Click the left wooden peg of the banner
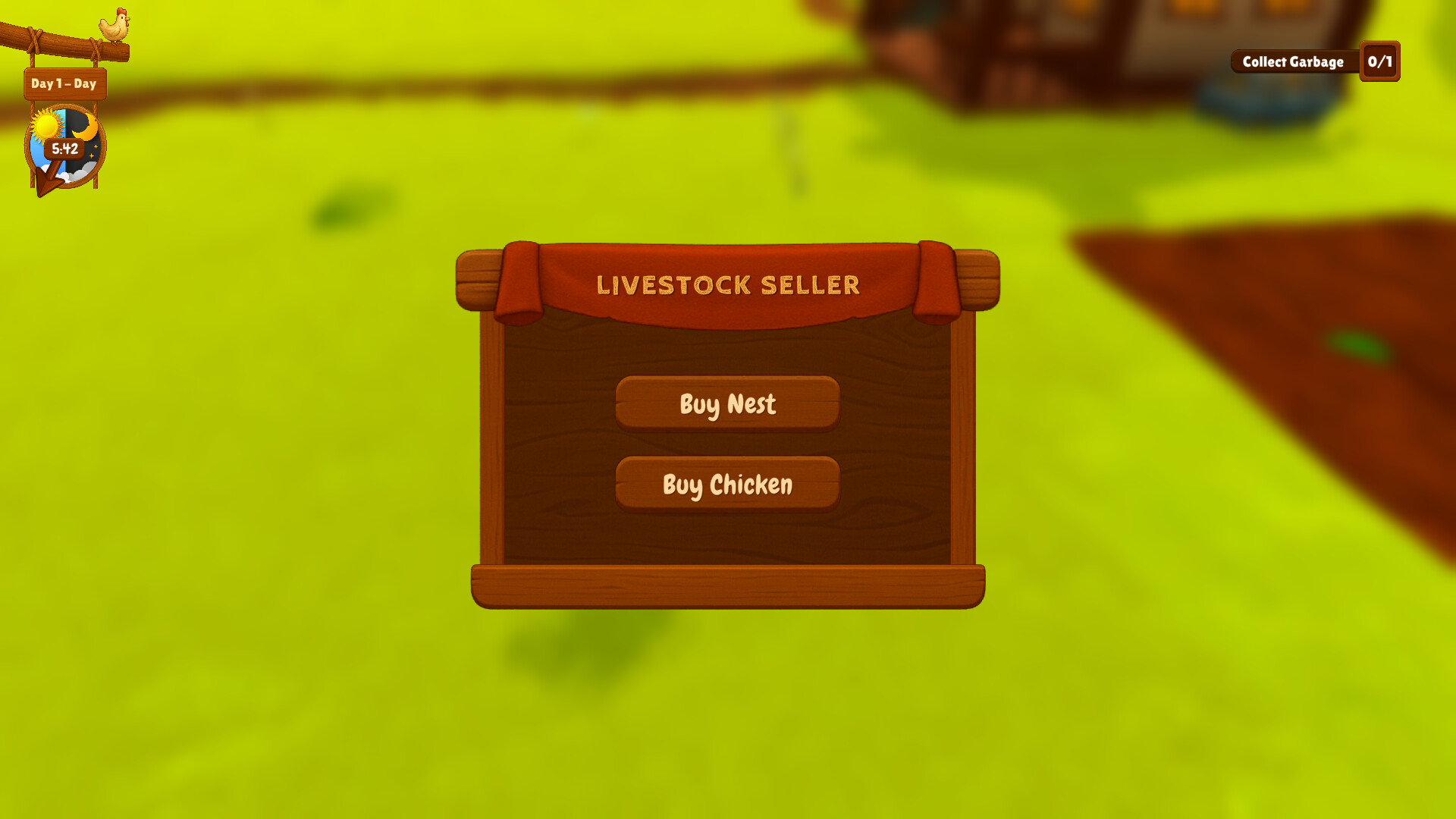The width and height of the screenshot is (1456, 819). coord(478,279)
